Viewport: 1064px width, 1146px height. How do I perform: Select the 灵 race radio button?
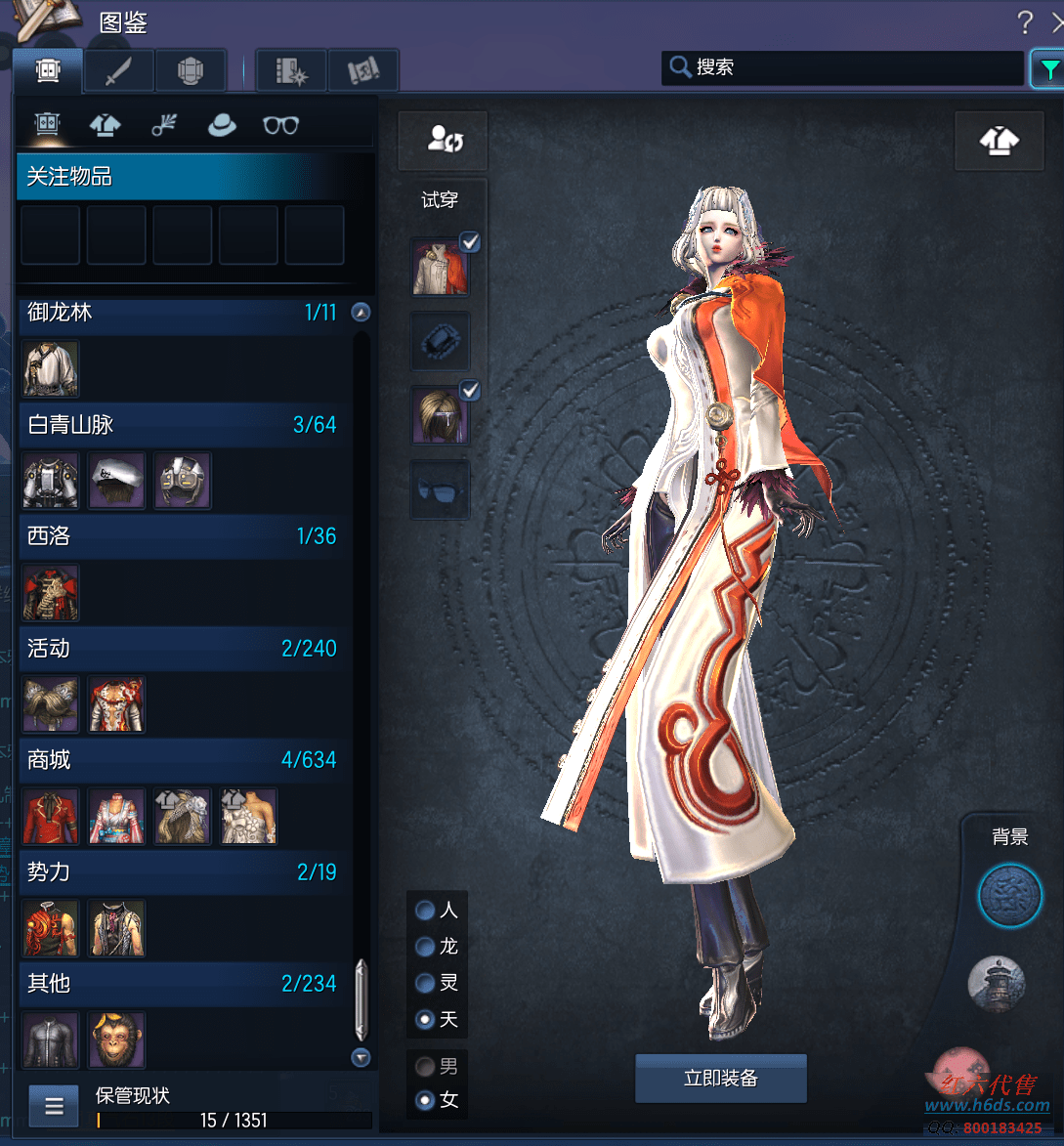(426, 983)
